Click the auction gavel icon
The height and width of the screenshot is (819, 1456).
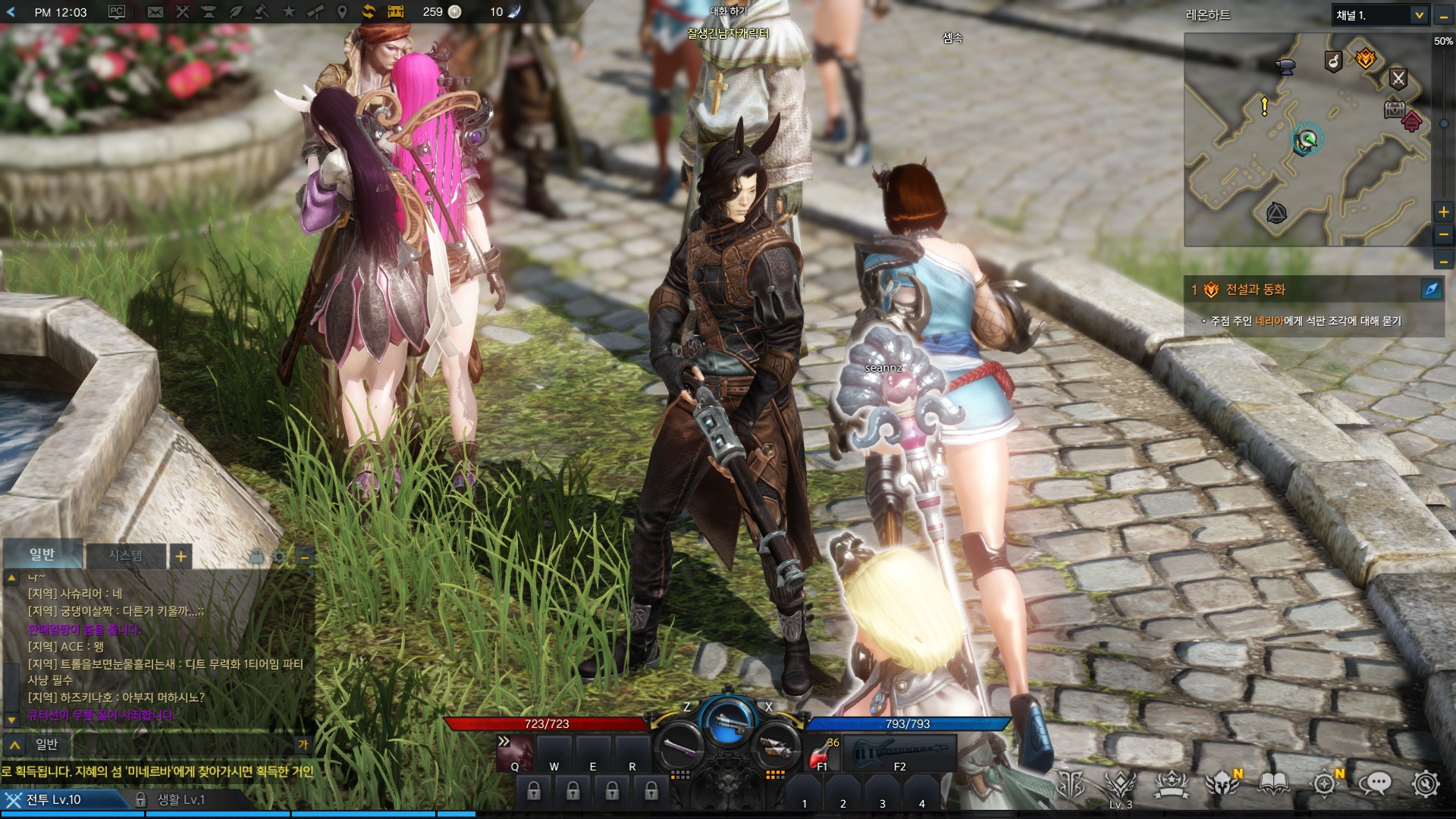(262, 11)
